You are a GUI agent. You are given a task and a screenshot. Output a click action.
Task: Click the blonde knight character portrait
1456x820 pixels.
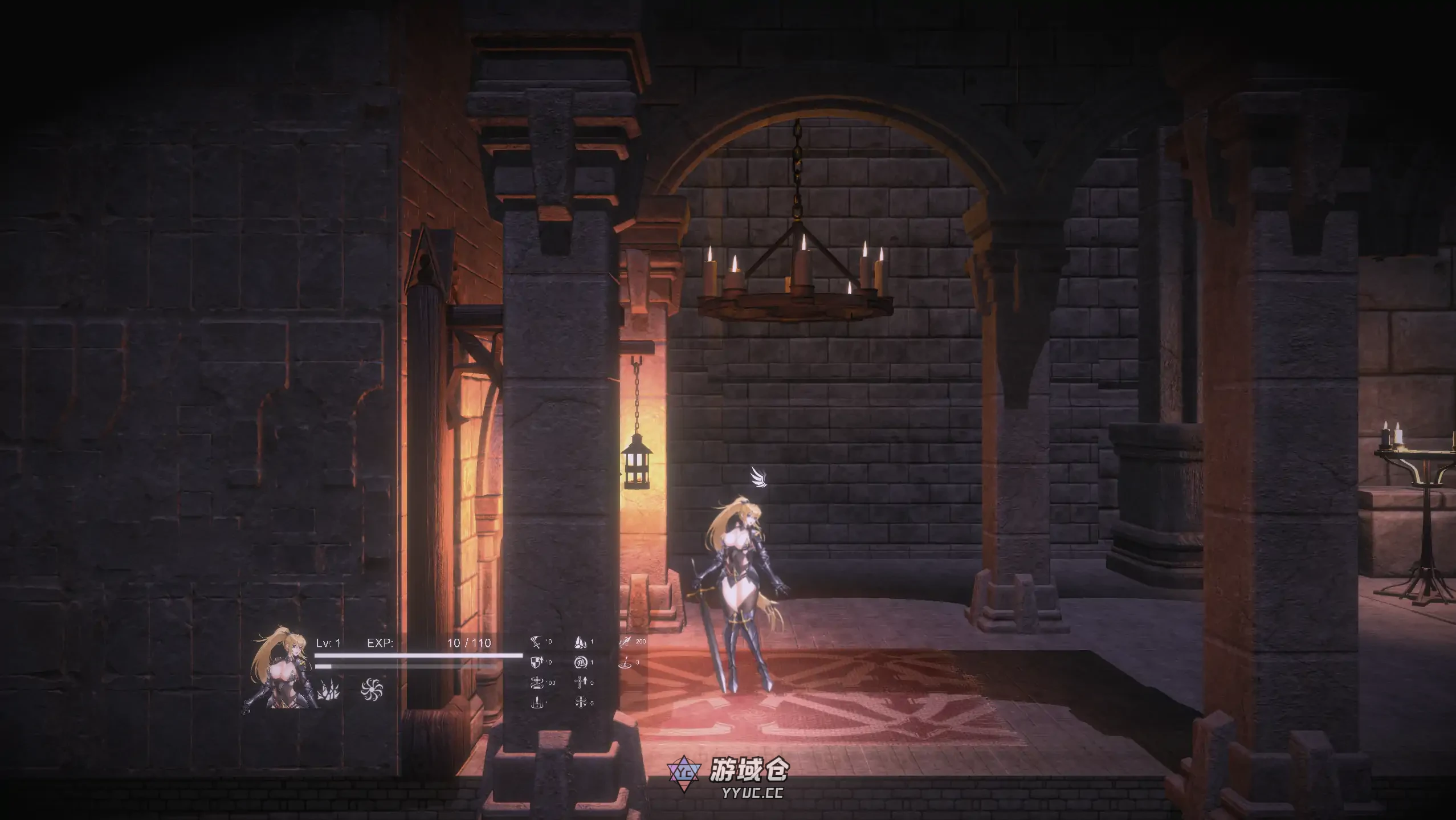pyautogui.click(x=281, y=670)
